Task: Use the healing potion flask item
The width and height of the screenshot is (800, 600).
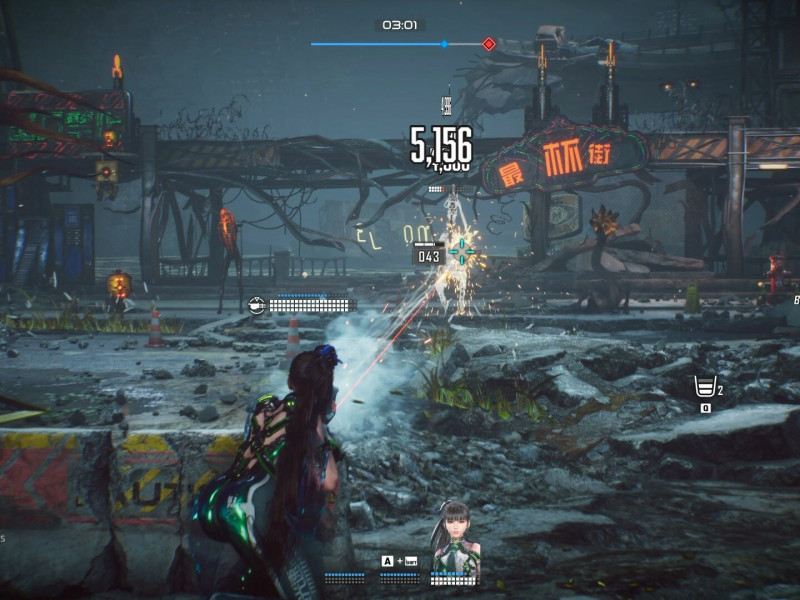Action: coord(705,388)
